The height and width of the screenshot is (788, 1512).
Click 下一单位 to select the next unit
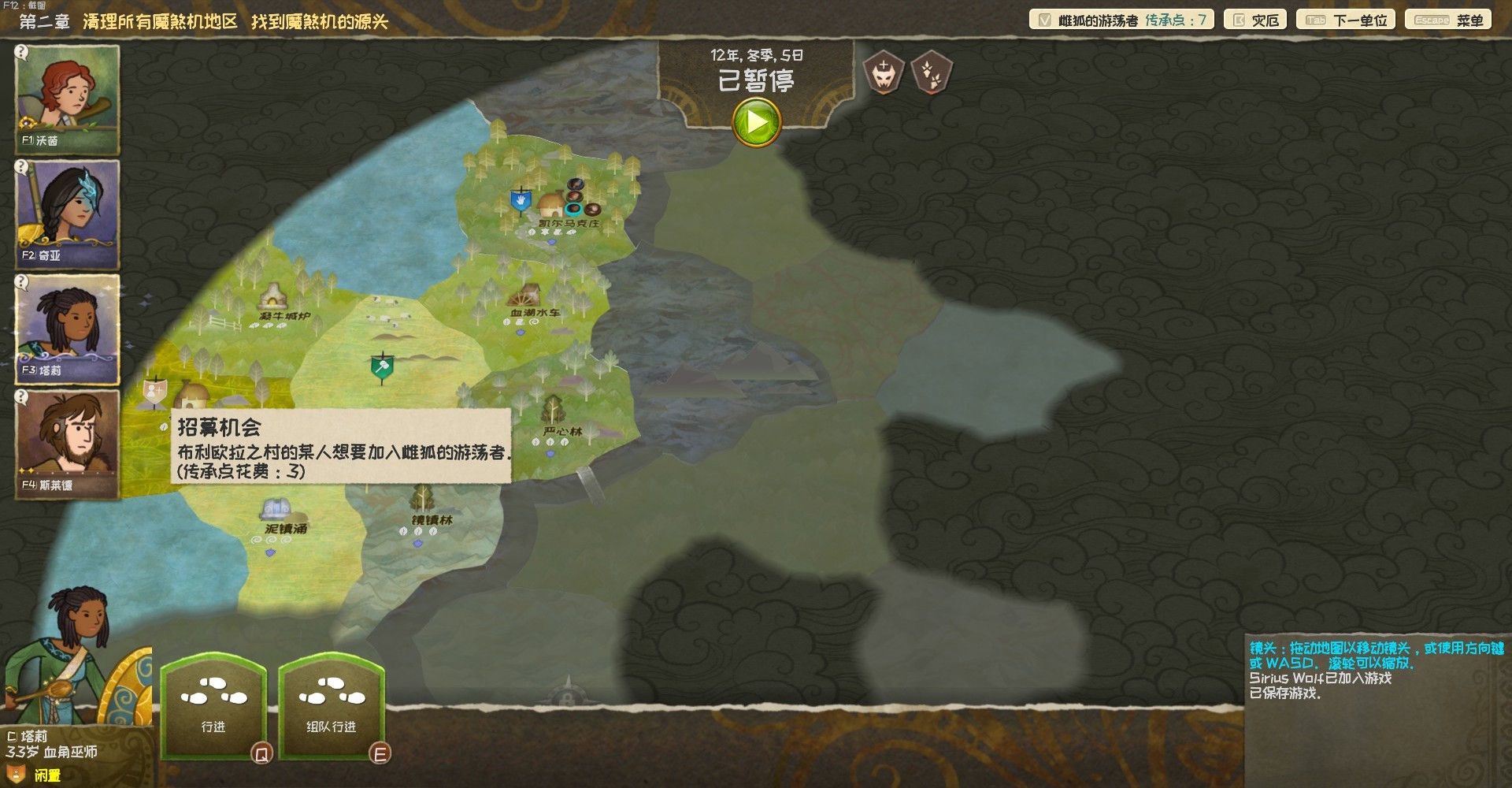pos(1345,19)
